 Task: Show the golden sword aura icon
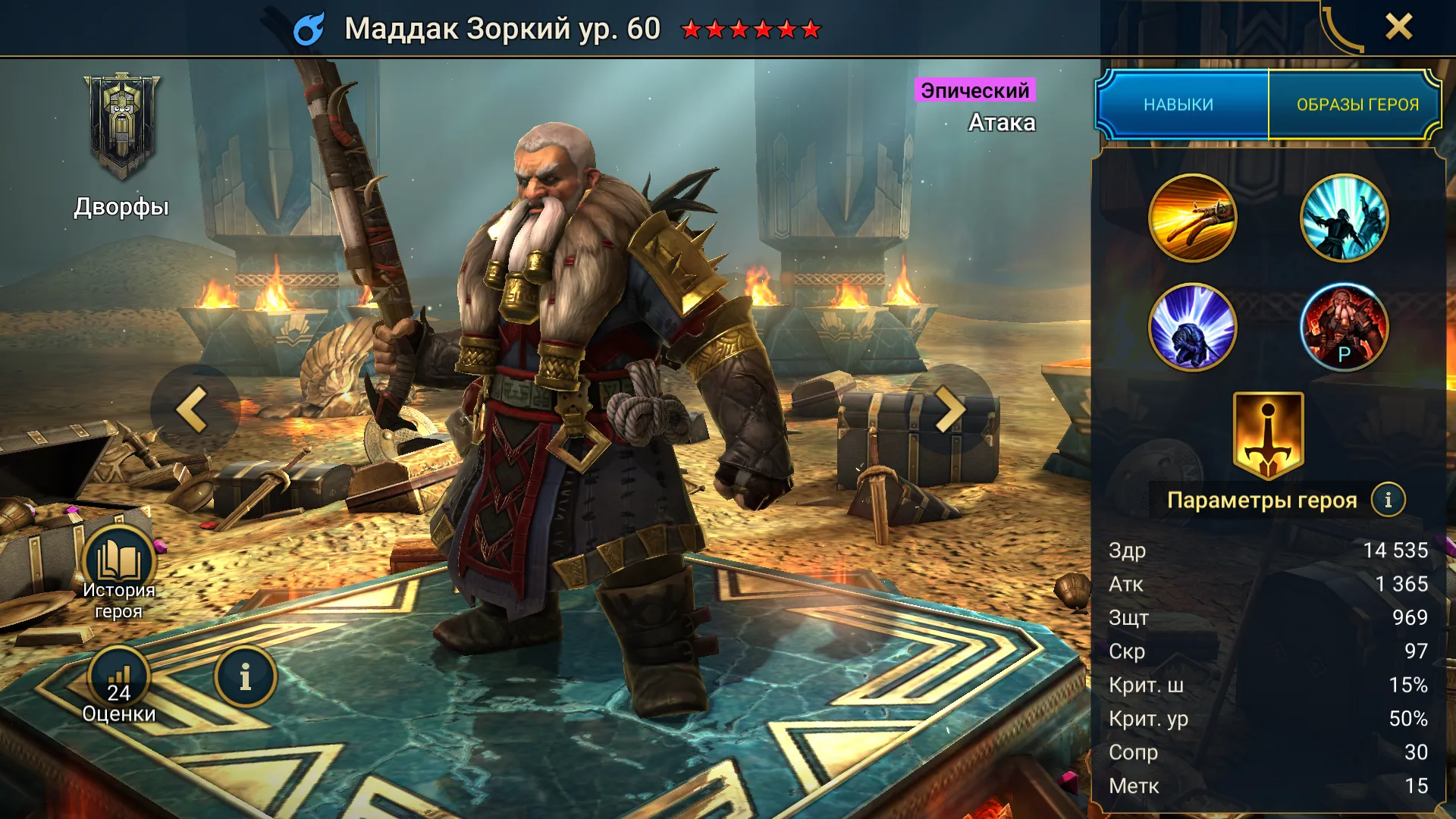1268,436
